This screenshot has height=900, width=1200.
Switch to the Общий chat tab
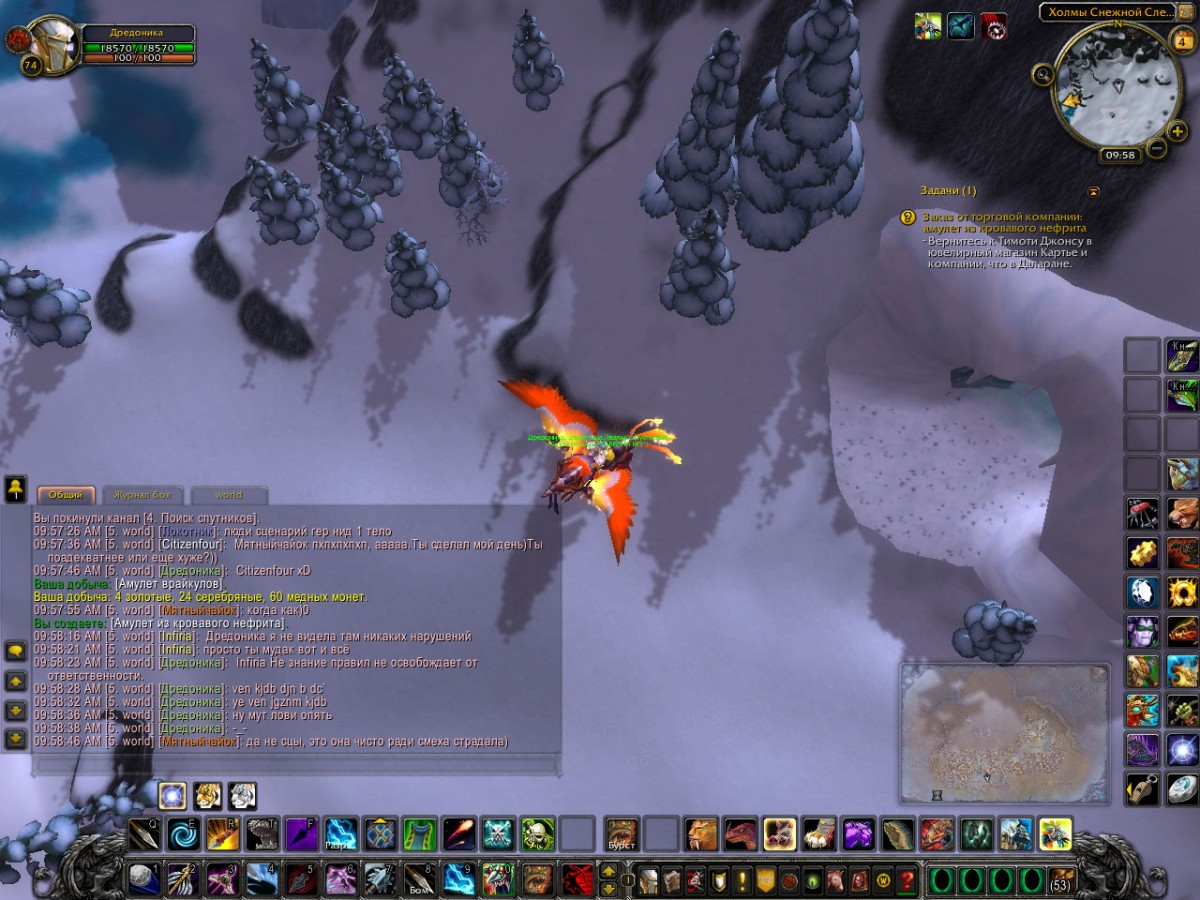66,495
